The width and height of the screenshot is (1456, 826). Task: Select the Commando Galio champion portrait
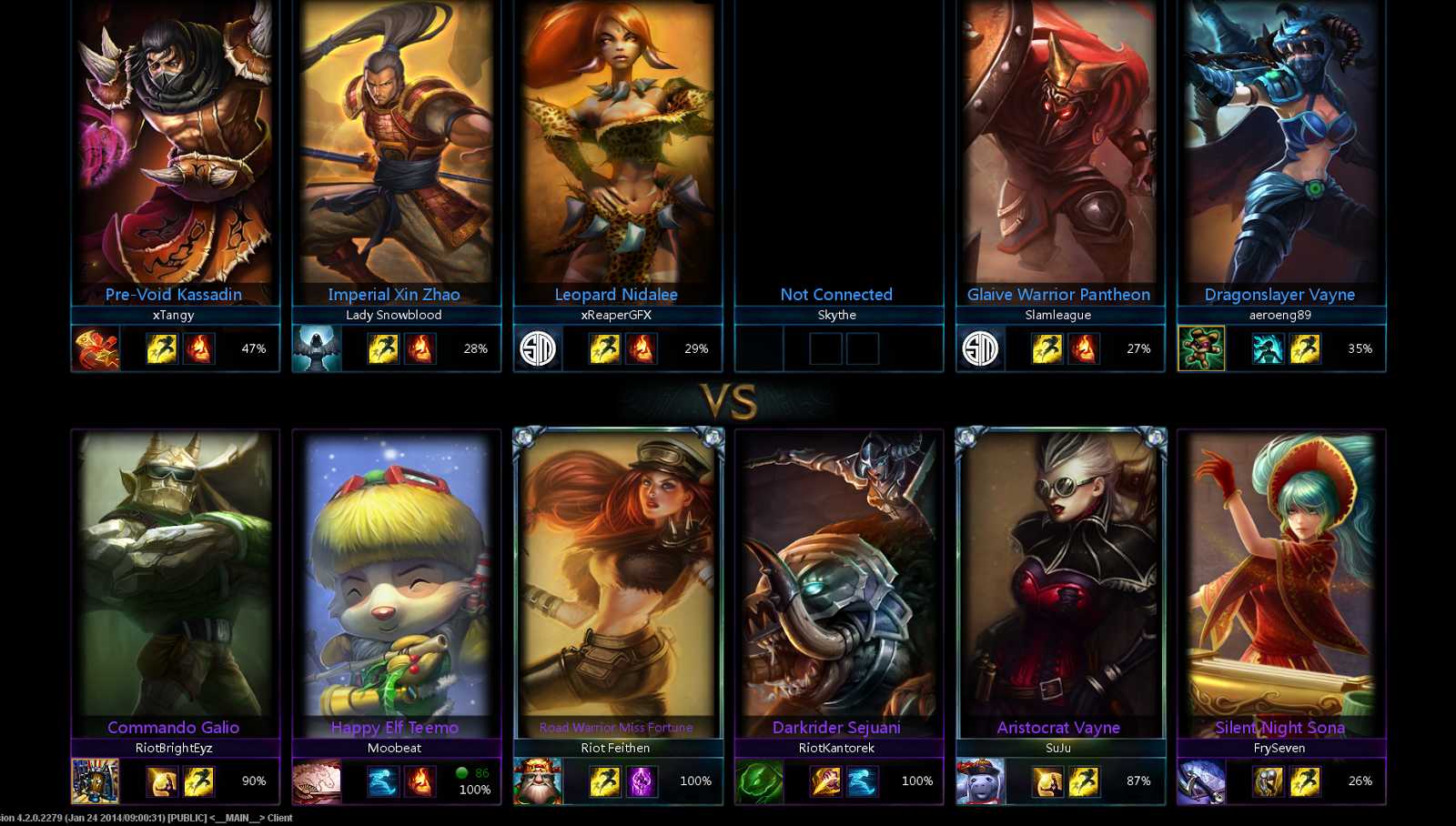pos(174,573)
